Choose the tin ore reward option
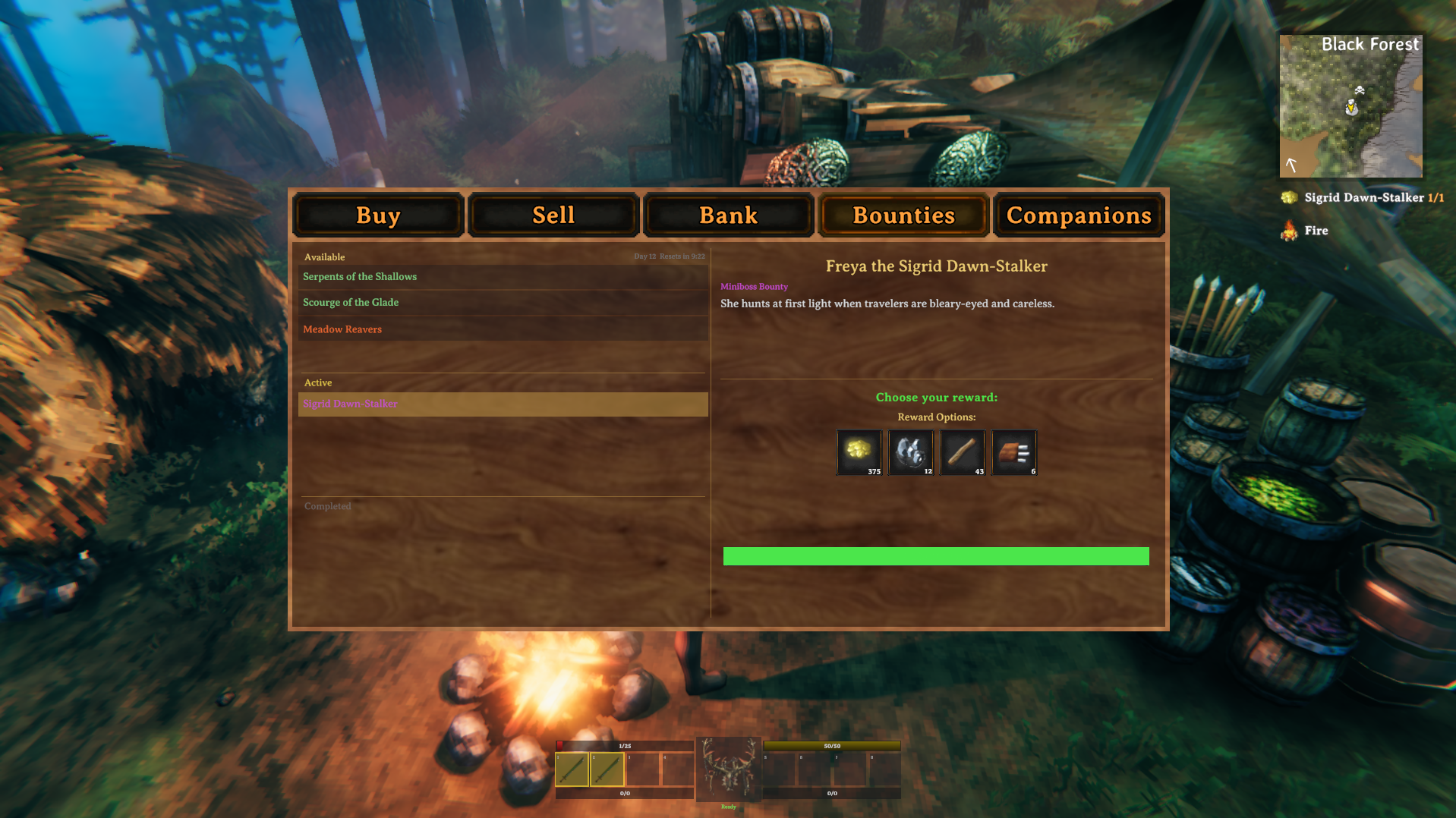 (911, 452)
